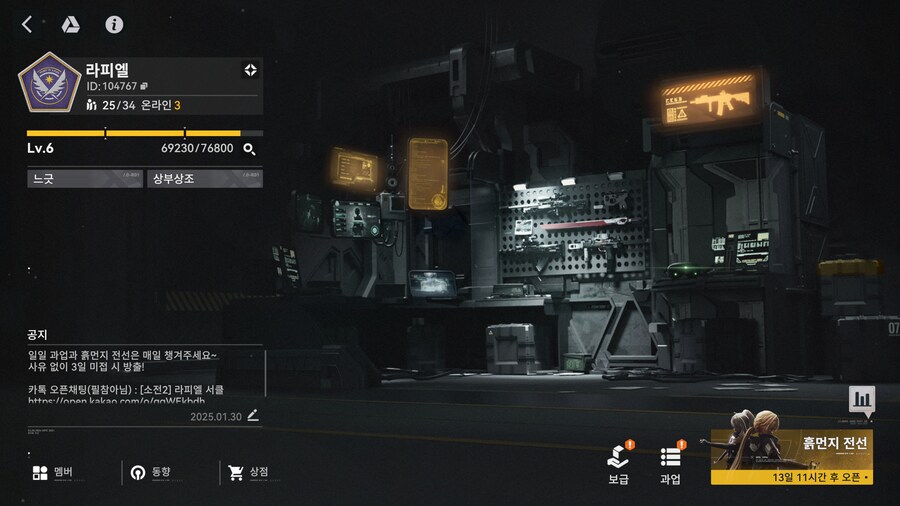
Task: Go back with the top-left arrow
Action: [27, 24]
